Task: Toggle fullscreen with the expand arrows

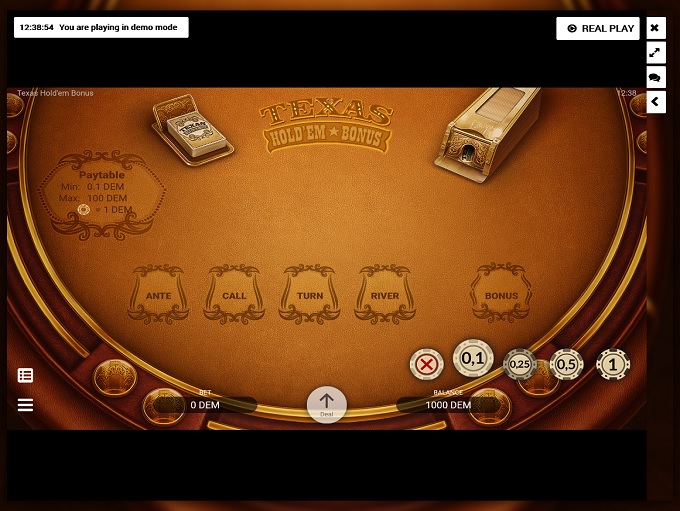Action: pos(656,52)
